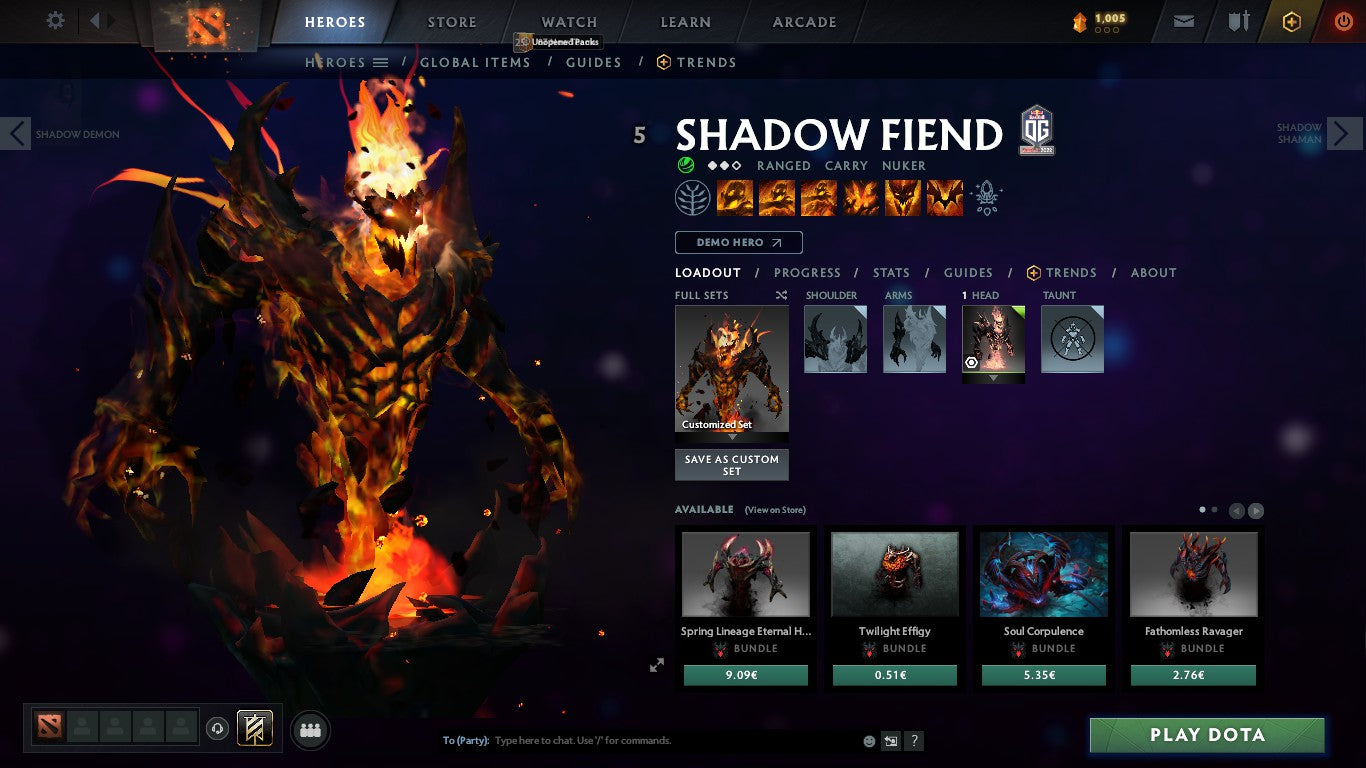Click the armory shield-and-sword icon
This screenshot has width=1366, height=768.
click(x=1239, y=20)
